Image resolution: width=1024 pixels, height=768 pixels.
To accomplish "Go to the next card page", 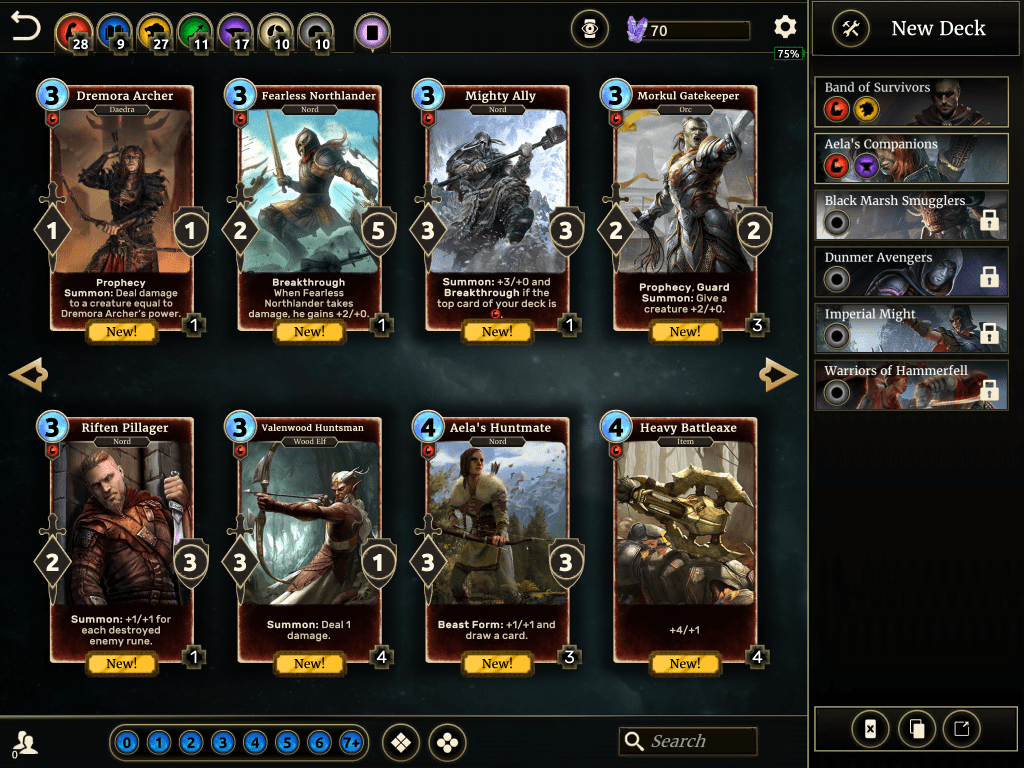I will 778,375.
